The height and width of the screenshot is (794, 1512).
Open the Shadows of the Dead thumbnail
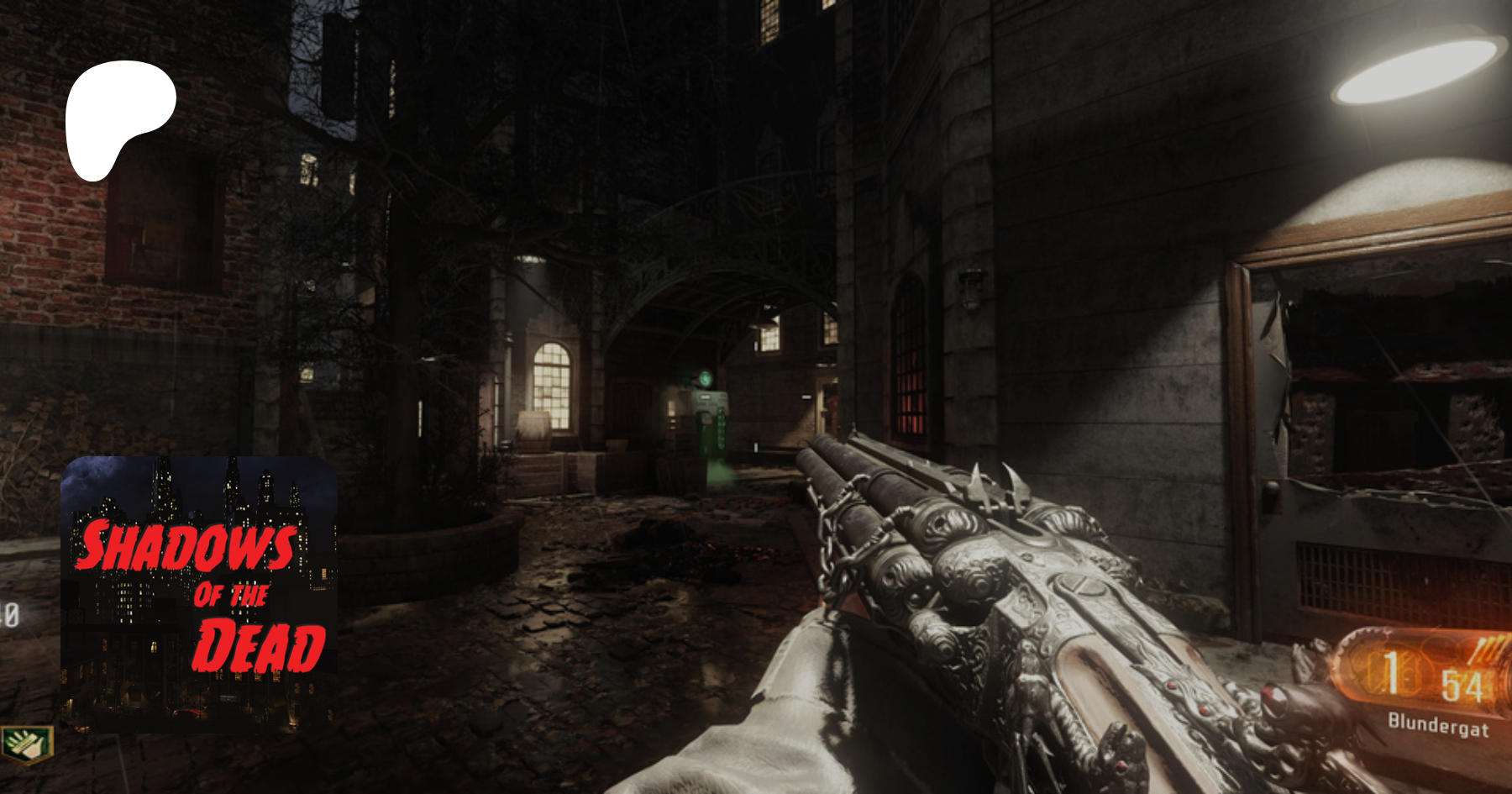[199, 593]
